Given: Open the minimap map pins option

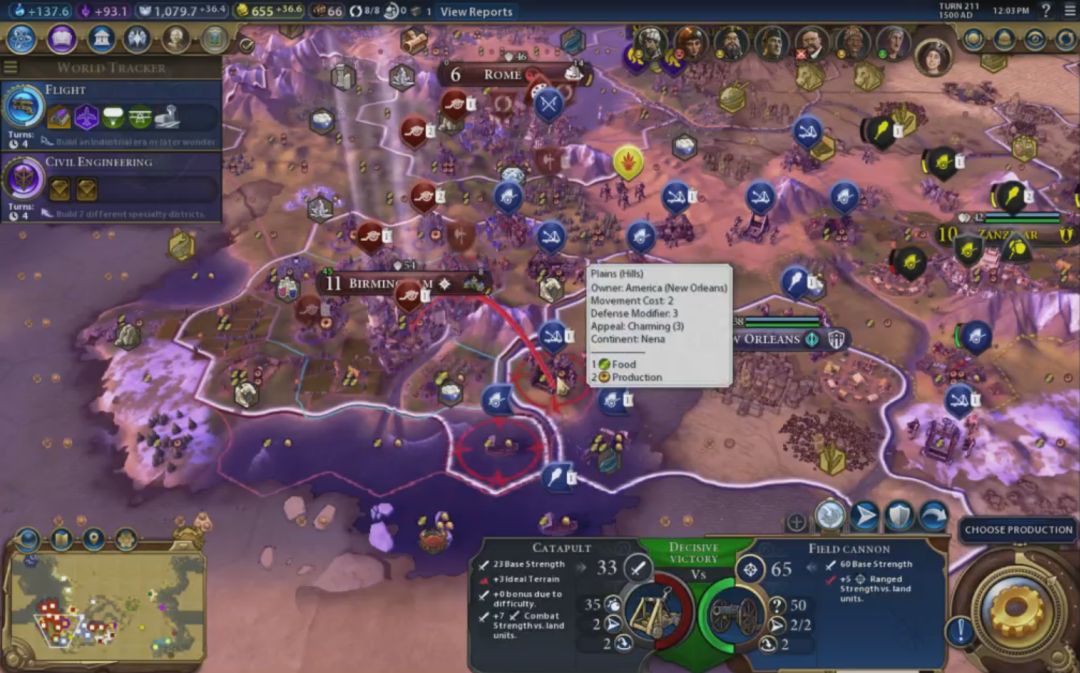Looking at the screenshot, I should coord(93,540).
